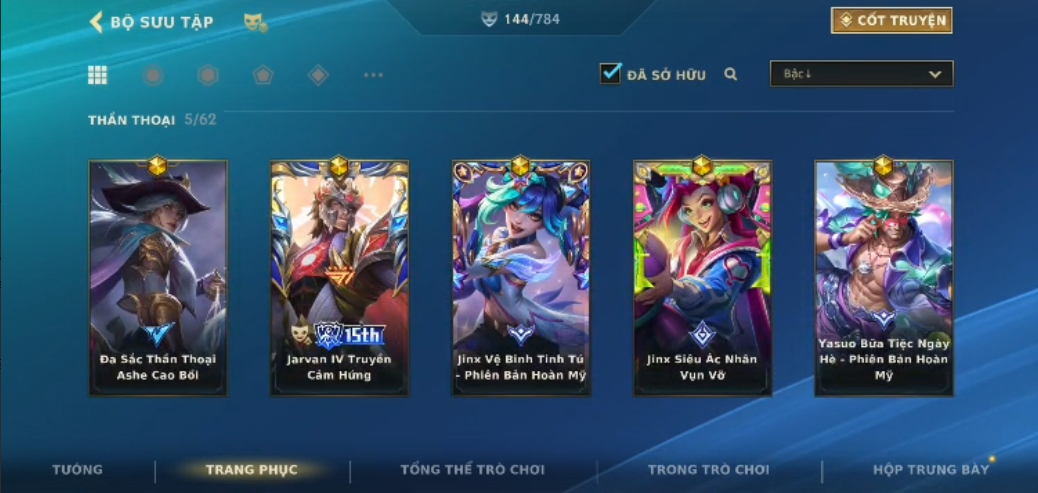The image size is (1038, 493).
Task: Open the Hộp Trưng Bày tab
Action: tap(930, 470)
